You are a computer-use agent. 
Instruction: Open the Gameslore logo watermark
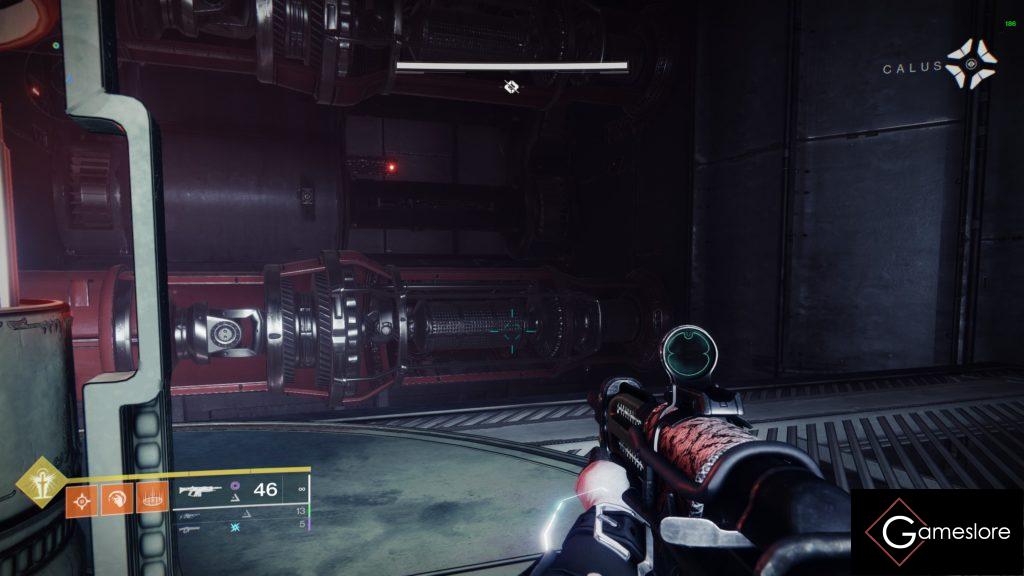click(x=936, y=531)
